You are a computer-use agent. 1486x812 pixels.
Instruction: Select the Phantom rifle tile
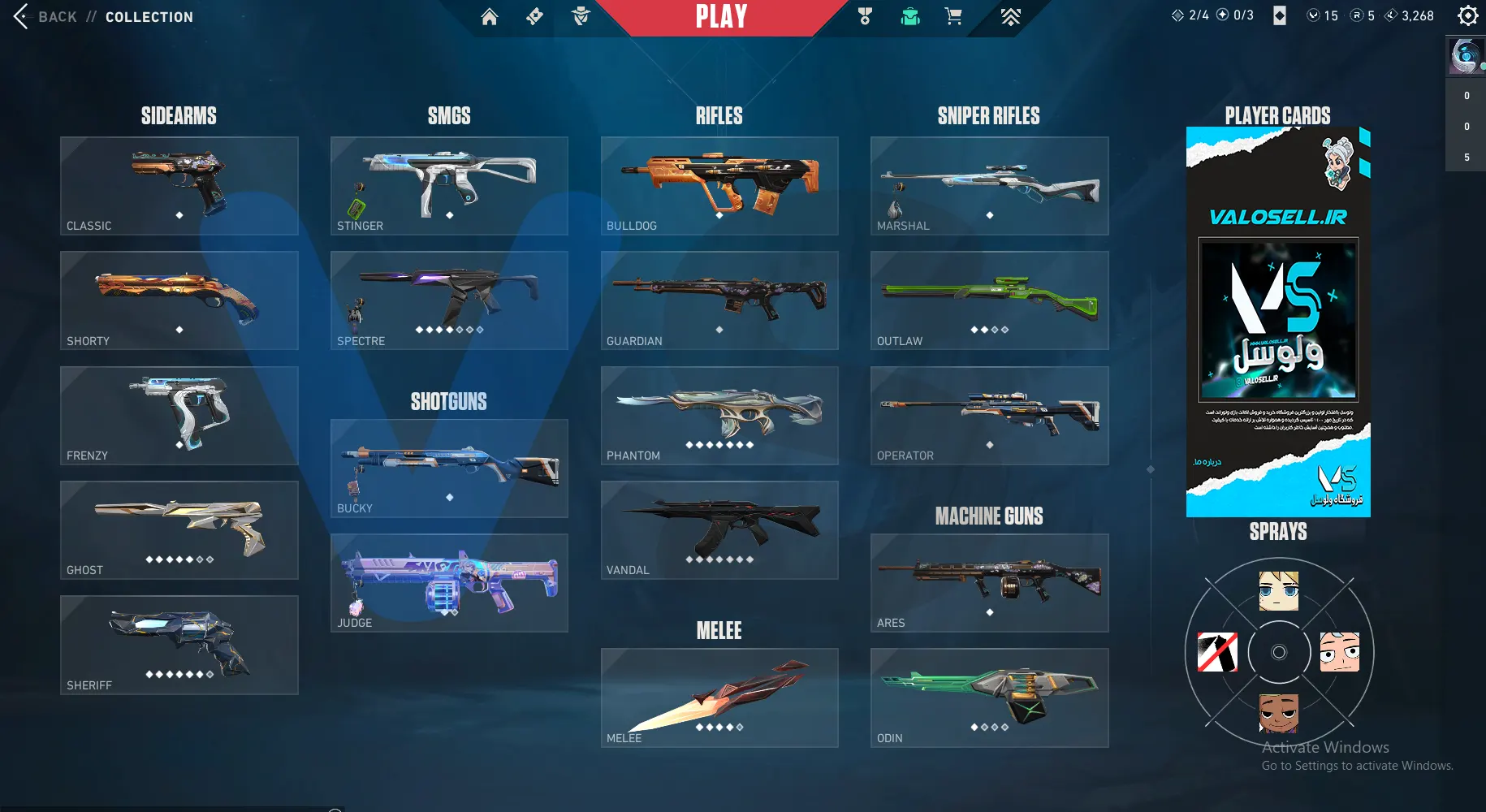[x=719, y=416]
